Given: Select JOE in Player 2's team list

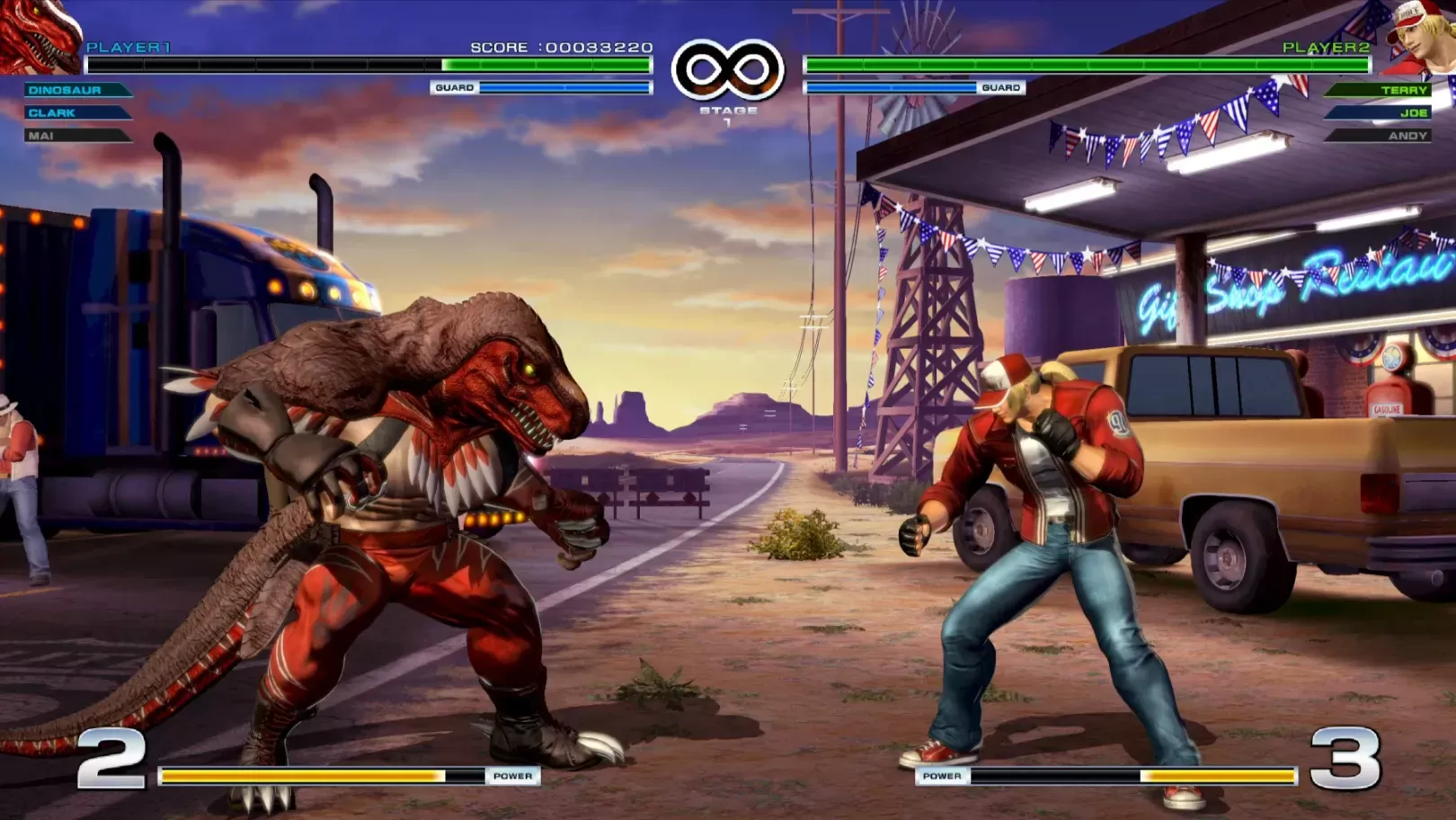Looking at the screenshot, I should click(x=1412, y=112).
